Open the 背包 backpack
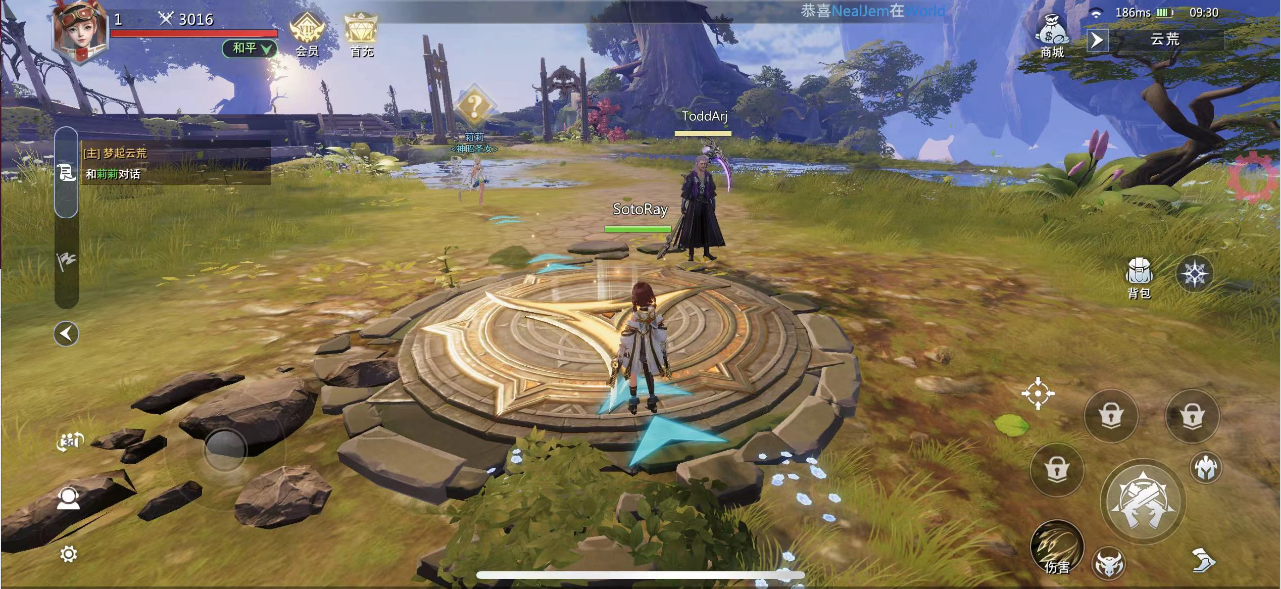1281x589 pixels. coord(1139,275)
